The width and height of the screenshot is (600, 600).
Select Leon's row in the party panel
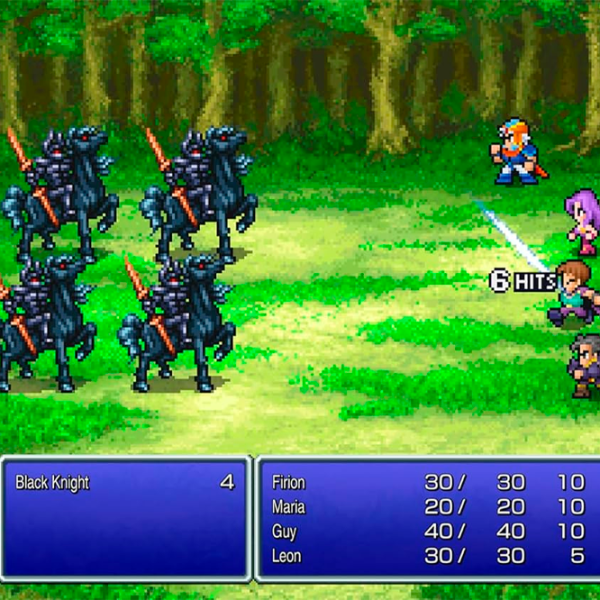point(286,555)
